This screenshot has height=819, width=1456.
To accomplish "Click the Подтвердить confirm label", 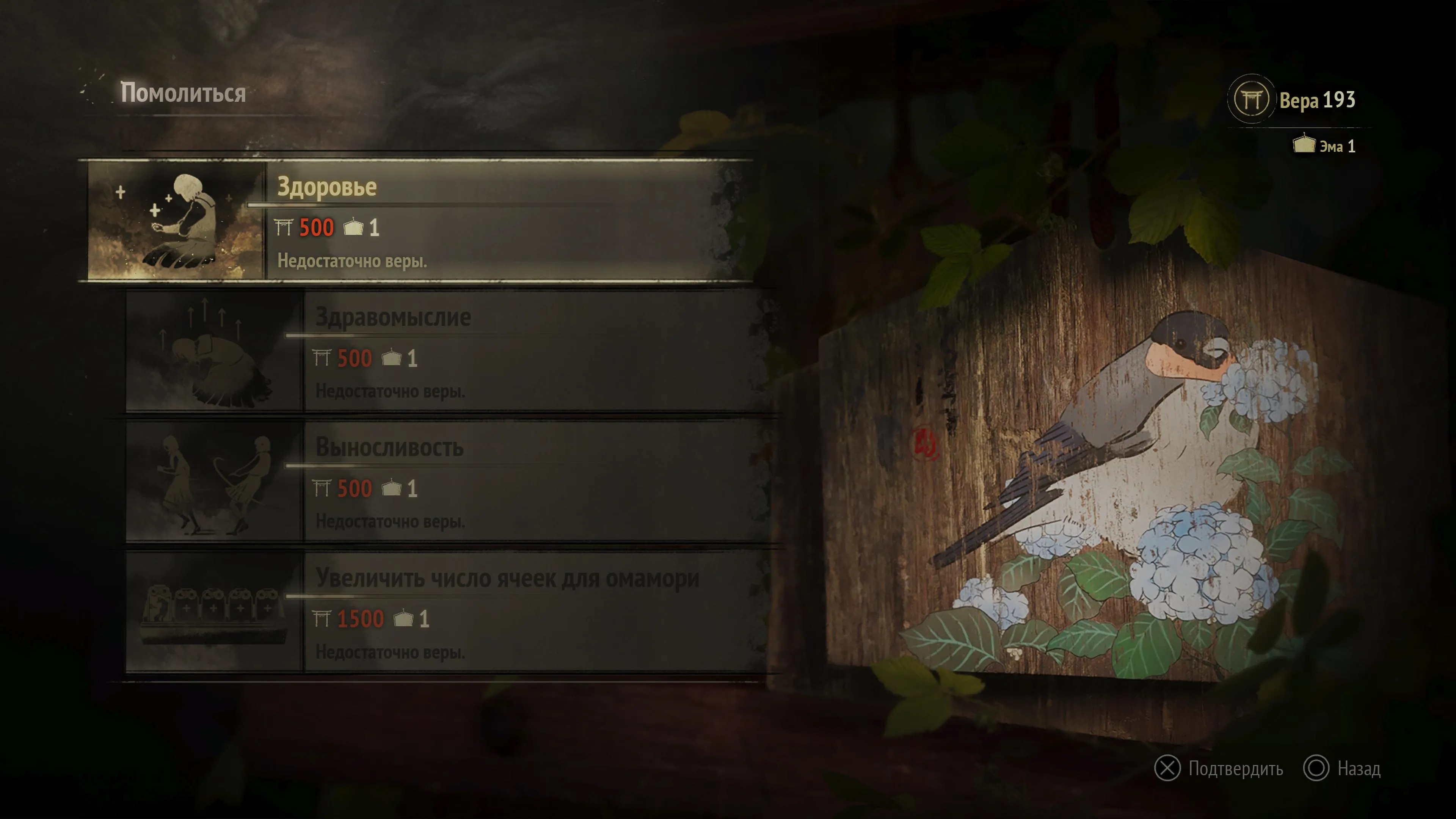I will point(1235,769).
